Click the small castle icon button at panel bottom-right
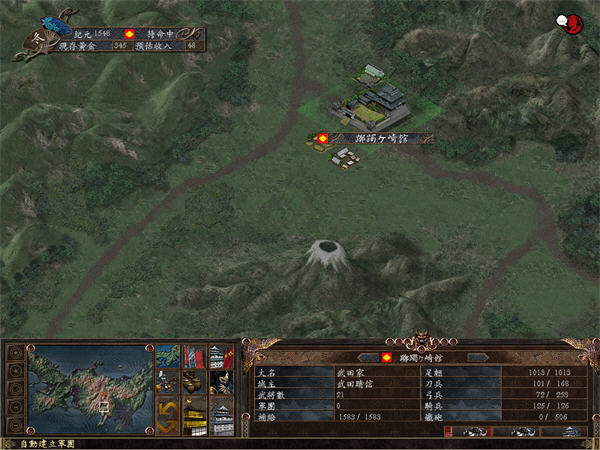 570,432
